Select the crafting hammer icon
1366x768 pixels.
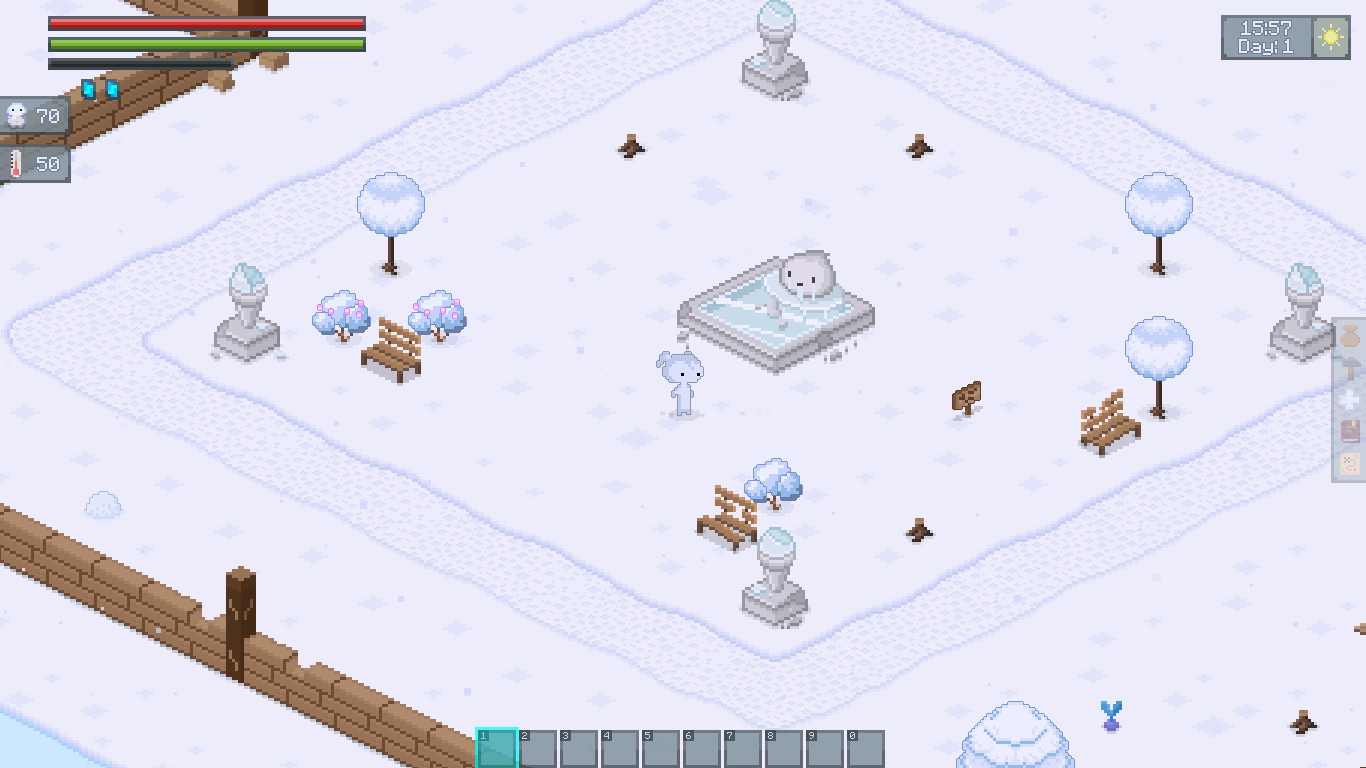click(x=1349, y=366)
